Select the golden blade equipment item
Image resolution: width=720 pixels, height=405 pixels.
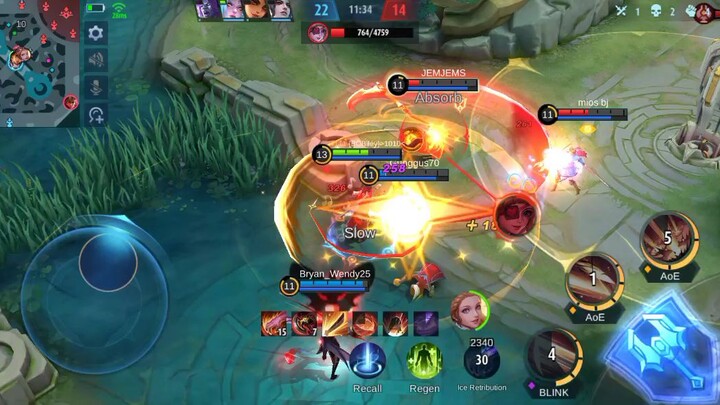[335, 323]
